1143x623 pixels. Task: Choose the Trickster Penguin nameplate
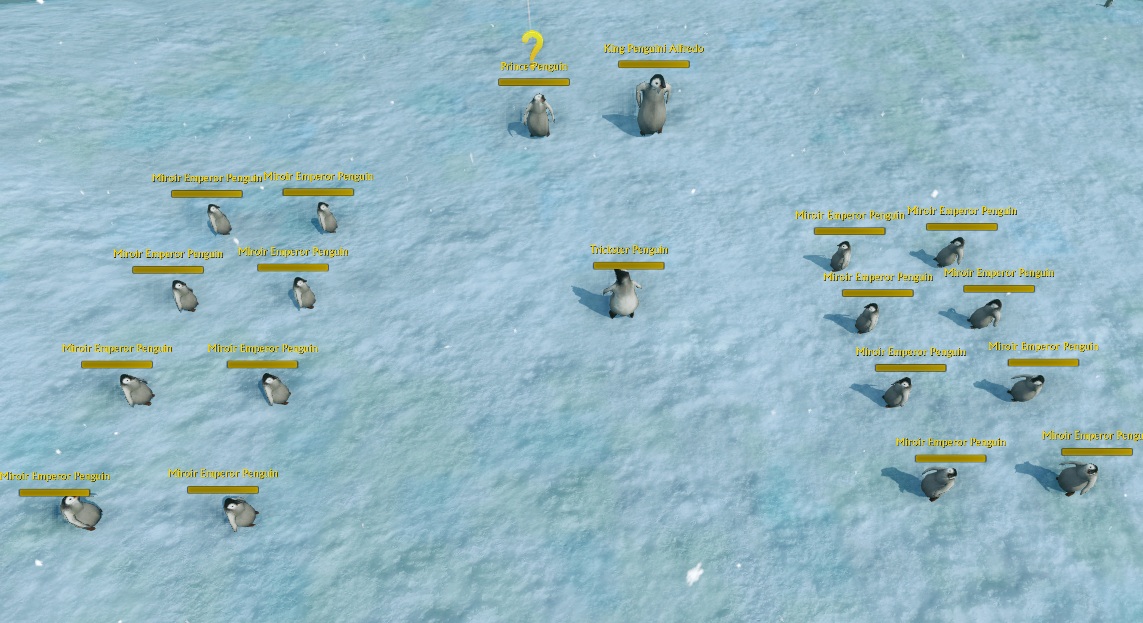(x=628, y=250)
